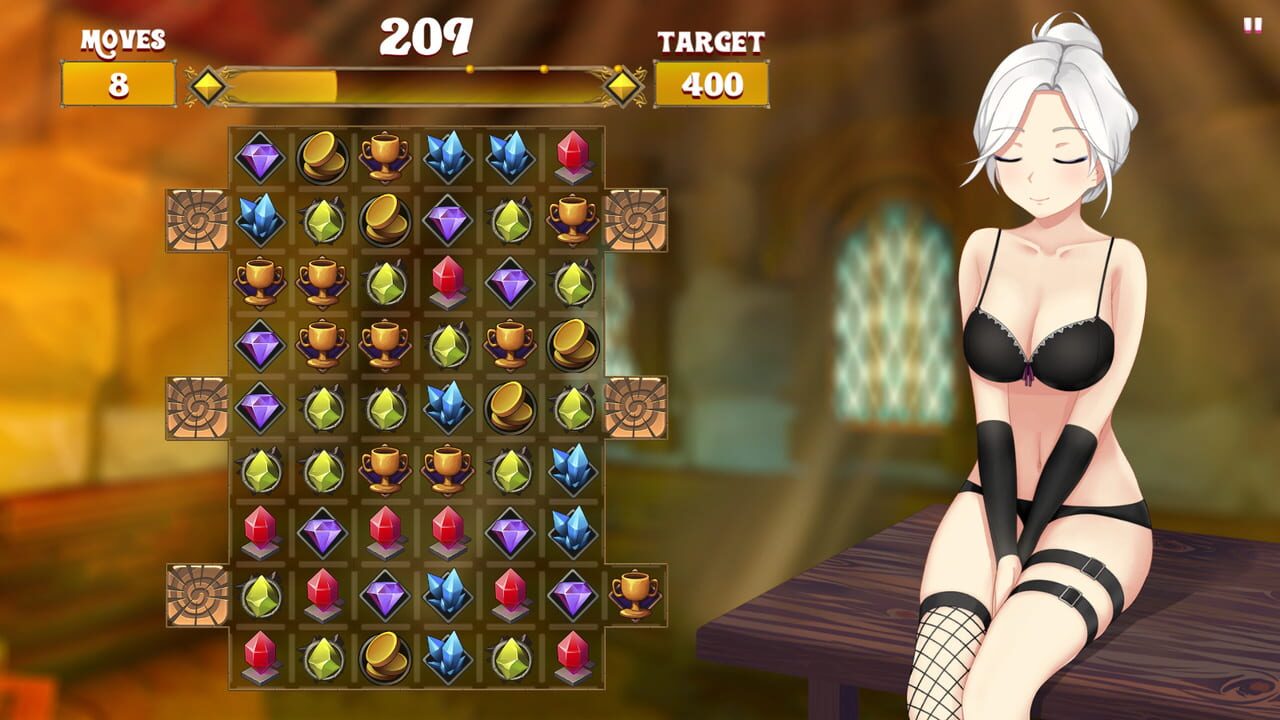This screenshot has height=720, width=1280.
Task: Click the first star marker on the progress bar
Action: pos(468,68)
